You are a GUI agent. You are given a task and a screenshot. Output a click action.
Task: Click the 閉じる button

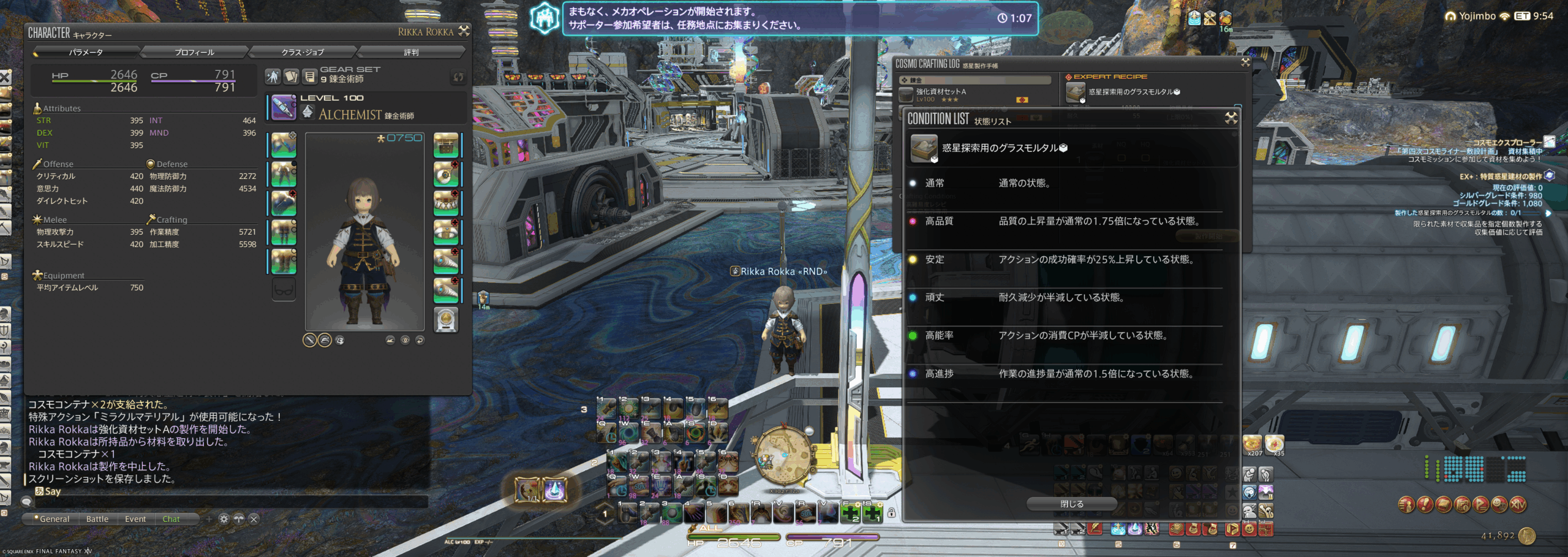[1072, 504]
